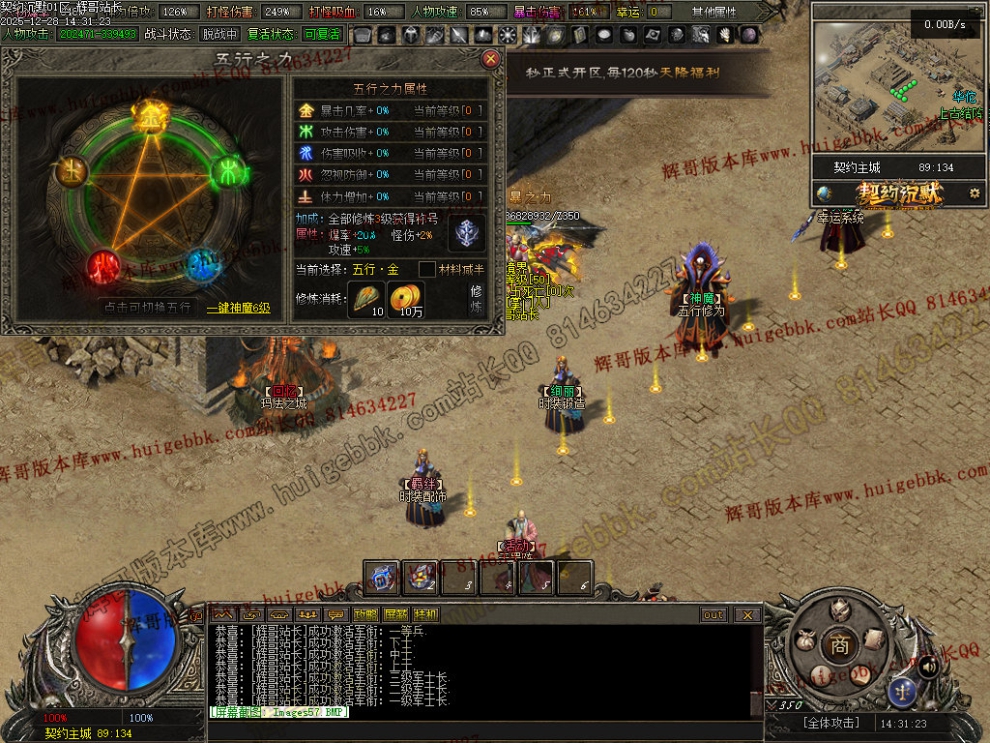Click the 'out' button on chat panel
The width and height of the screenshot is (990, 743).
713,615
